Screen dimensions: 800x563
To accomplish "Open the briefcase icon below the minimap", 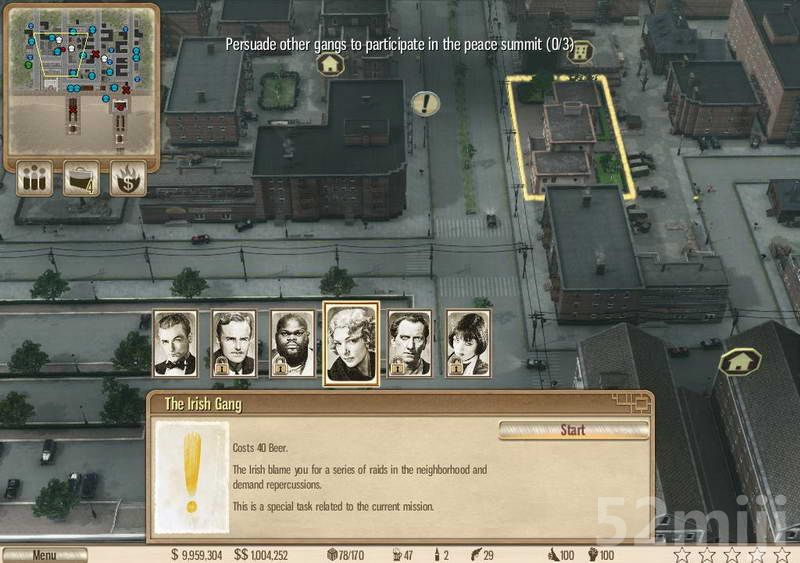I will pyautogui.click(x=81, y=178).
